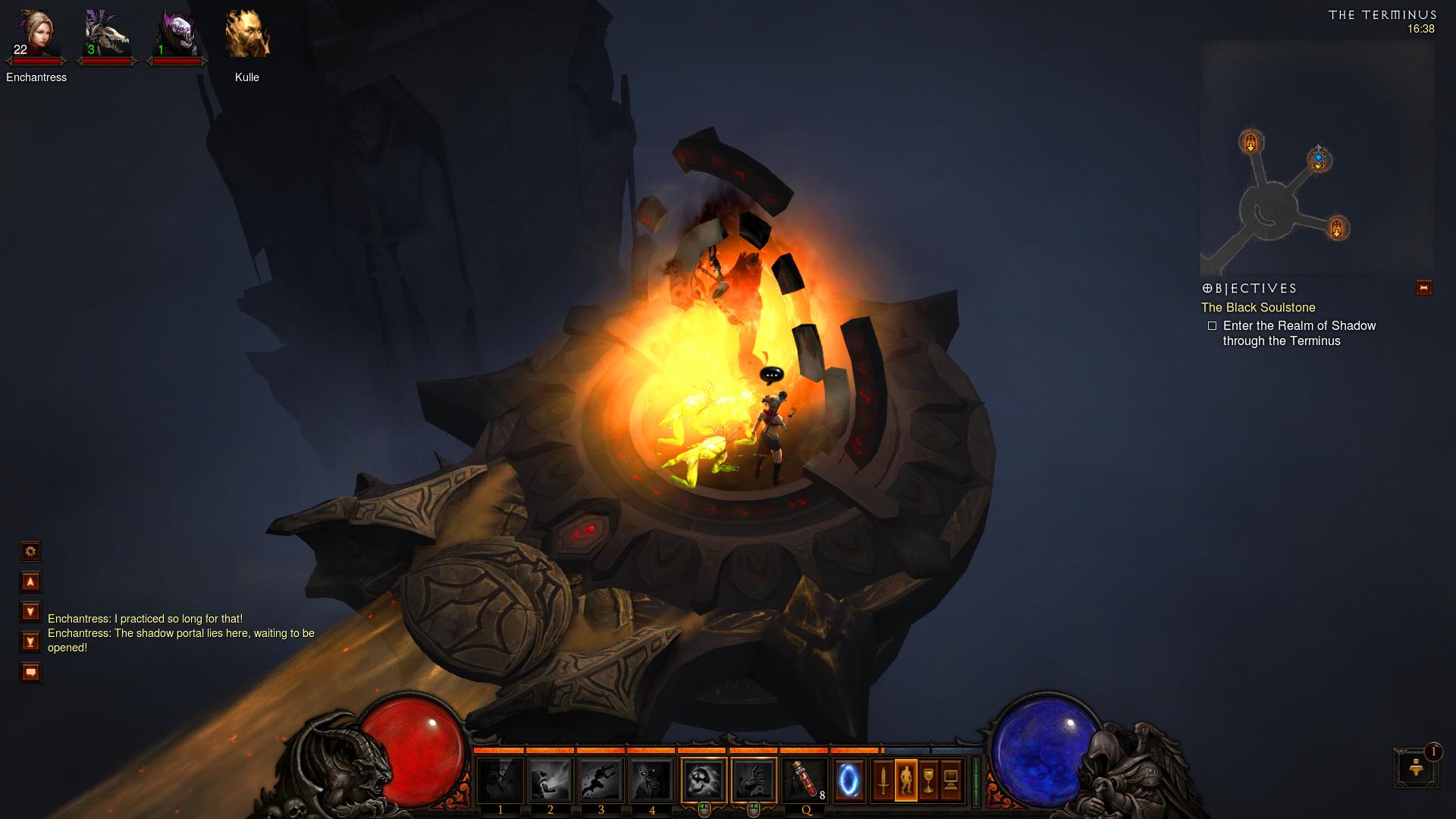Click the minimap of The Terminus
1456x819 pixels.
[1316, 158]
